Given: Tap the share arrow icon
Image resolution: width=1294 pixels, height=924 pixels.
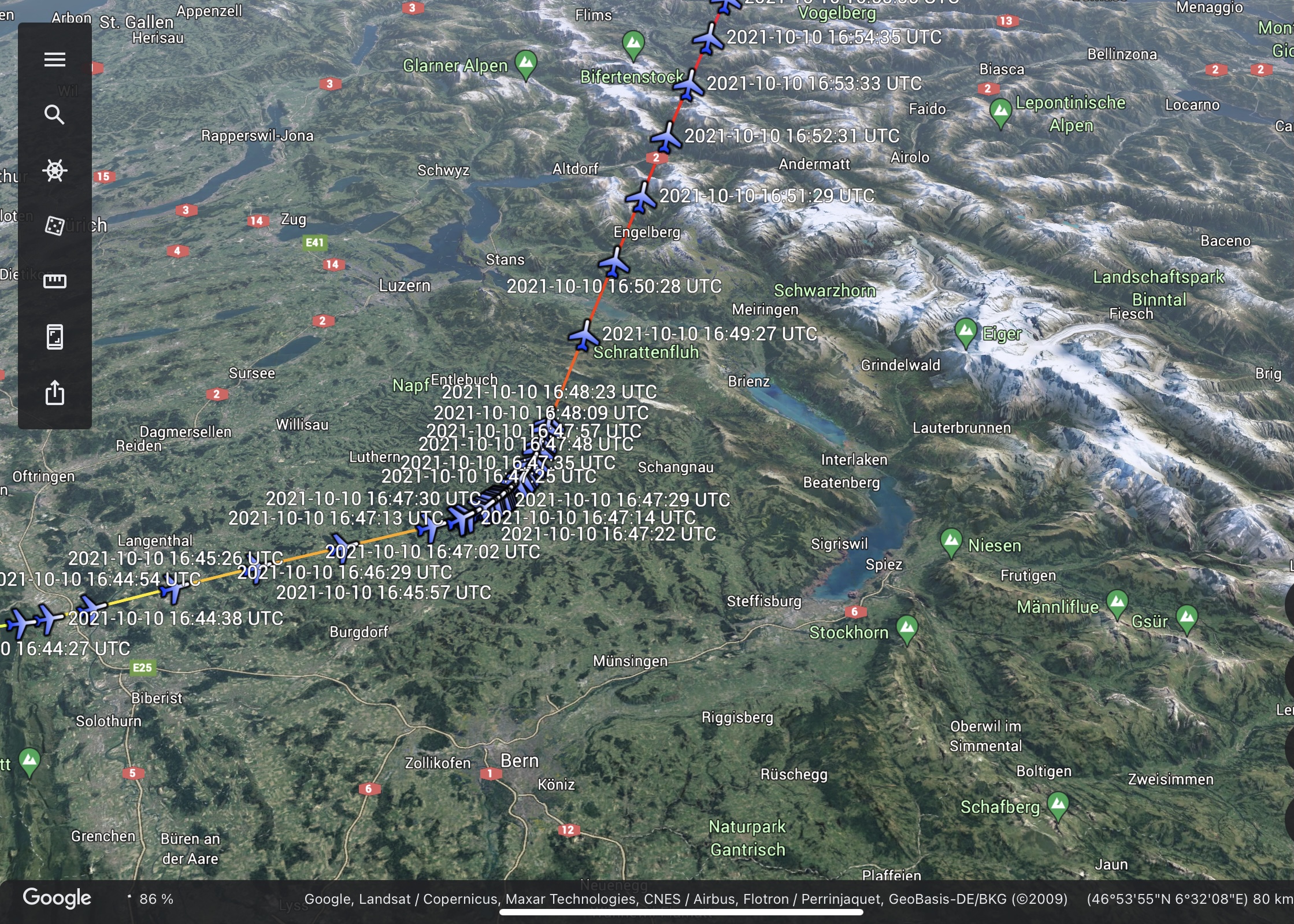Looking at the screenshot, I should point(55,392).
